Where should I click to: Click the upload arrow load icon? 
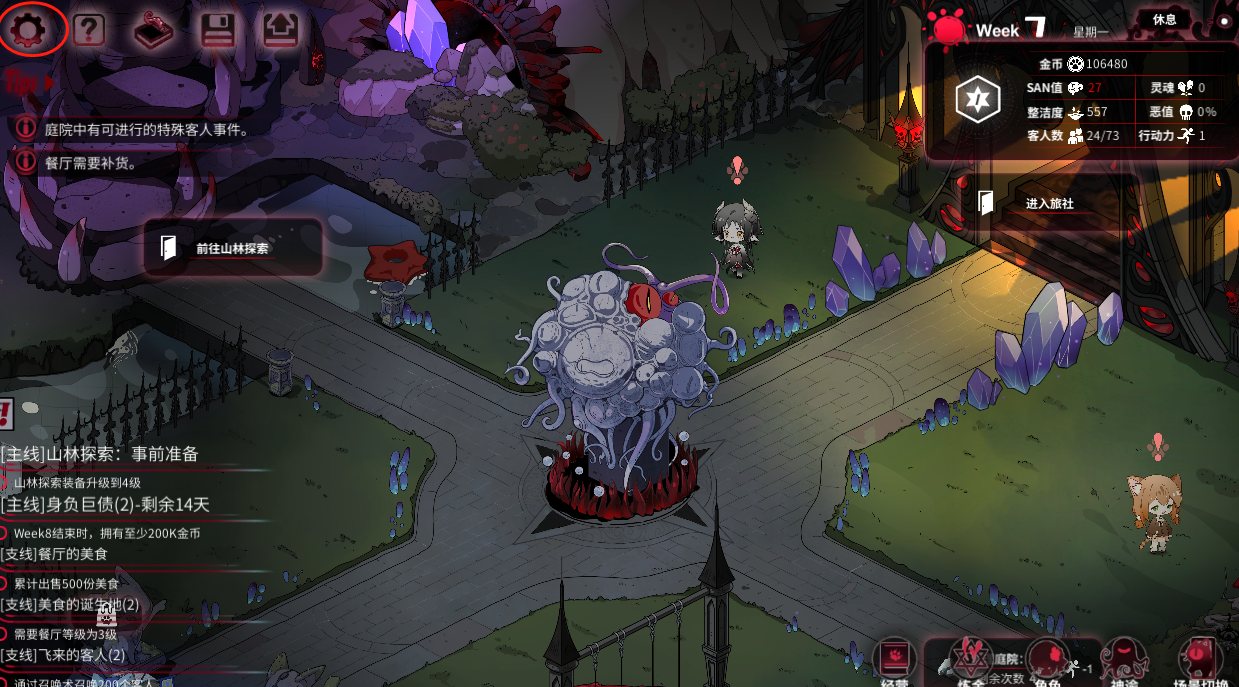280,30
